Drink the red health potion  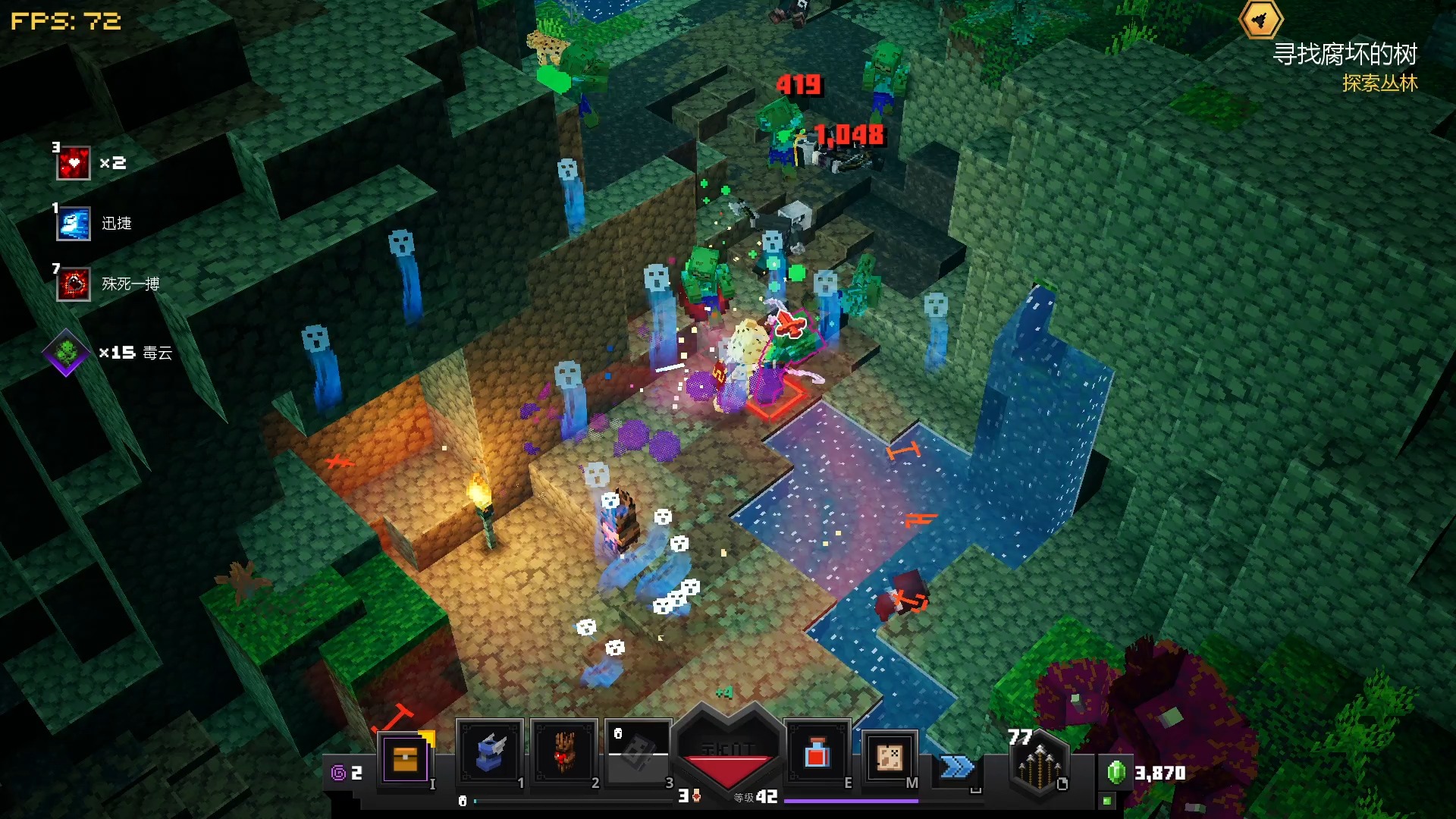816,754
